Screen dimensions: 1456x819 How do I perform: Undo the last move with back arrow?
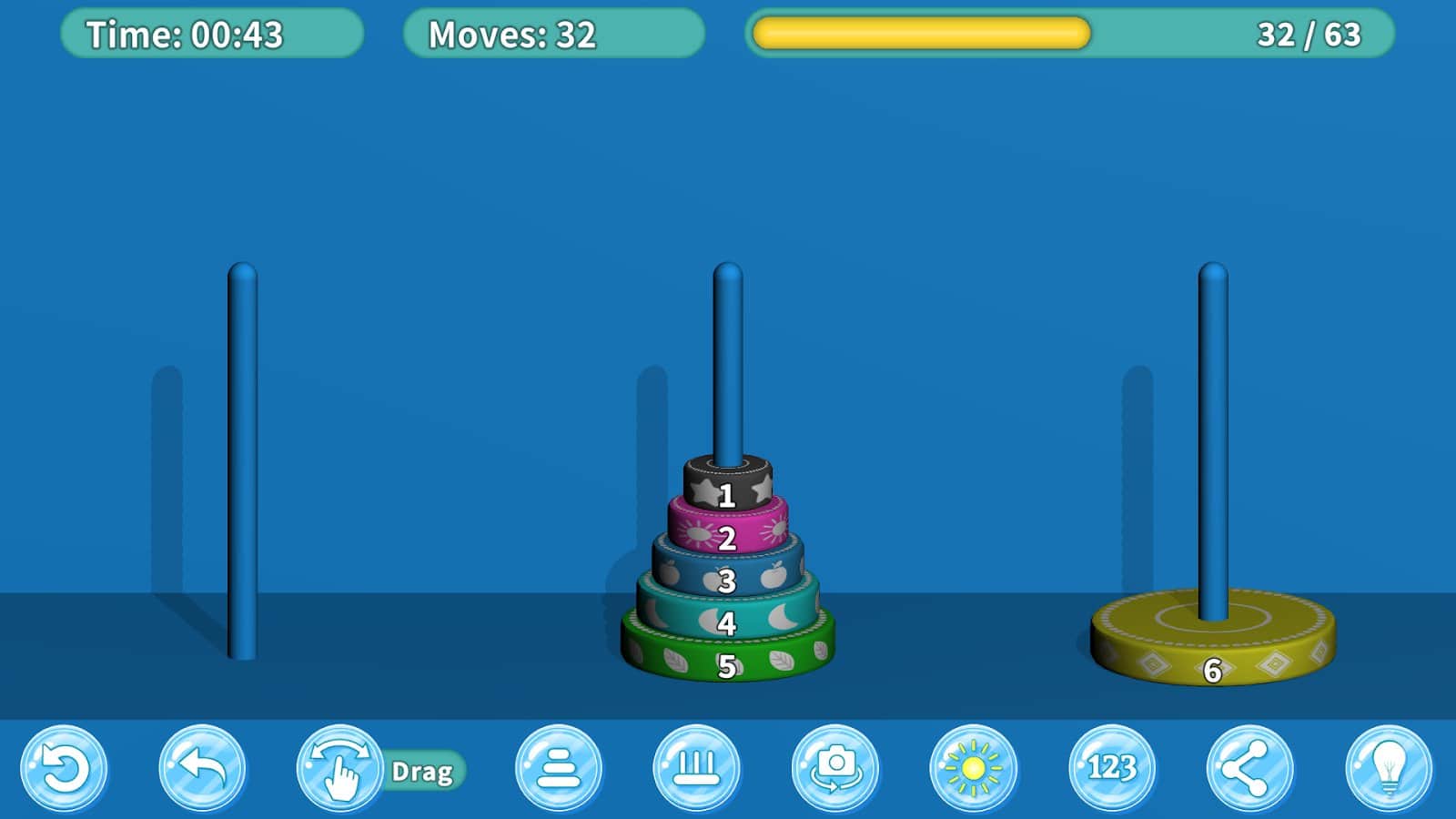(x=202, y=769)
